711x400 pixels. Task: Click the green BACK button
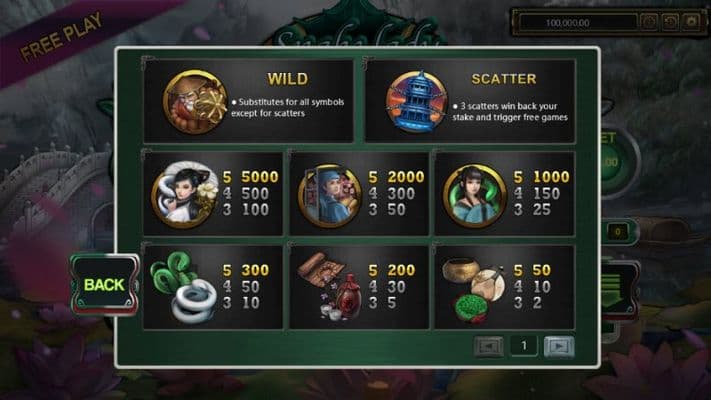(103, 284)
